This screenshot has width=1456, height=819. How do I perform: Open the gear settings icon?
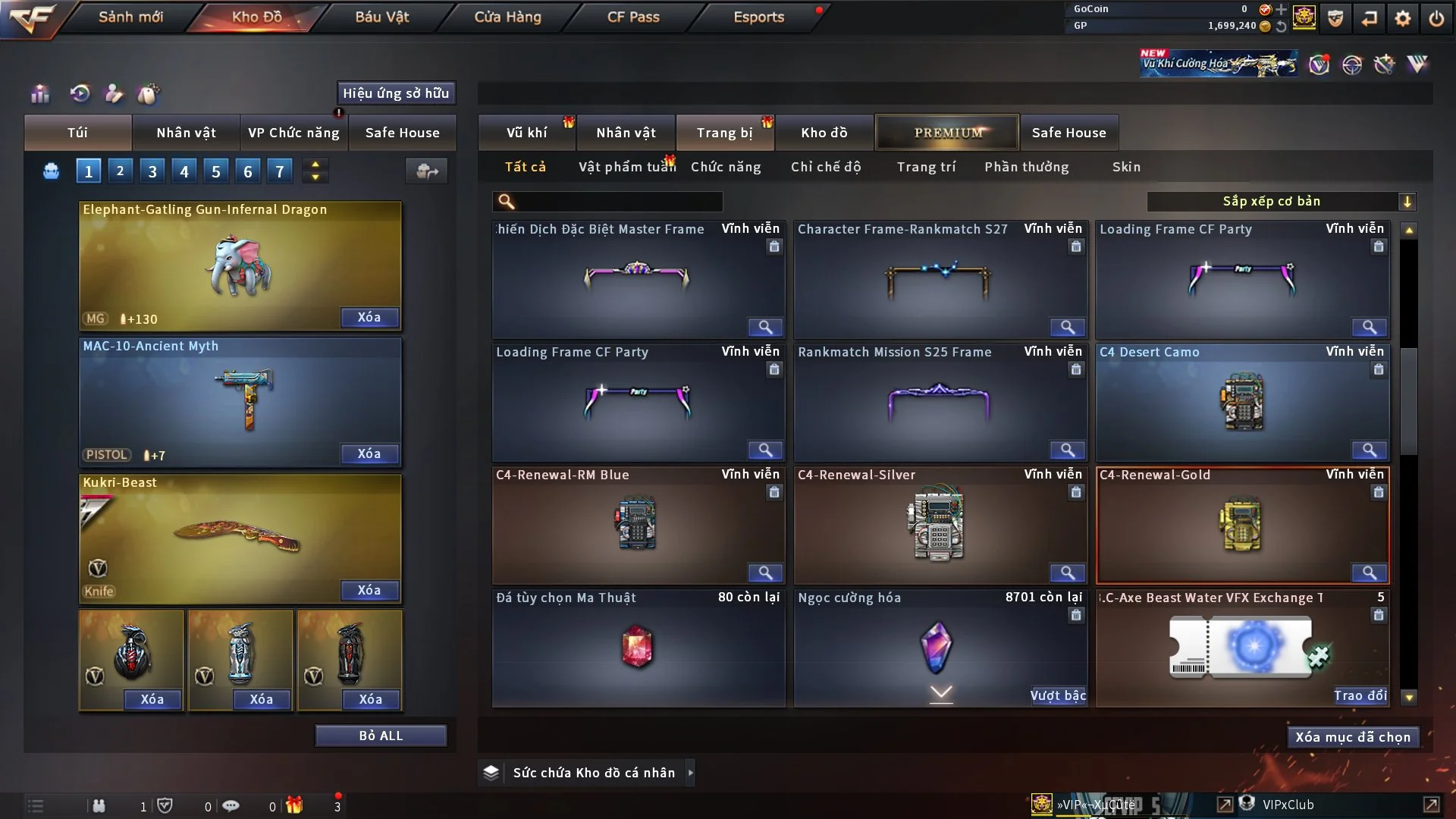point(1403,18)
